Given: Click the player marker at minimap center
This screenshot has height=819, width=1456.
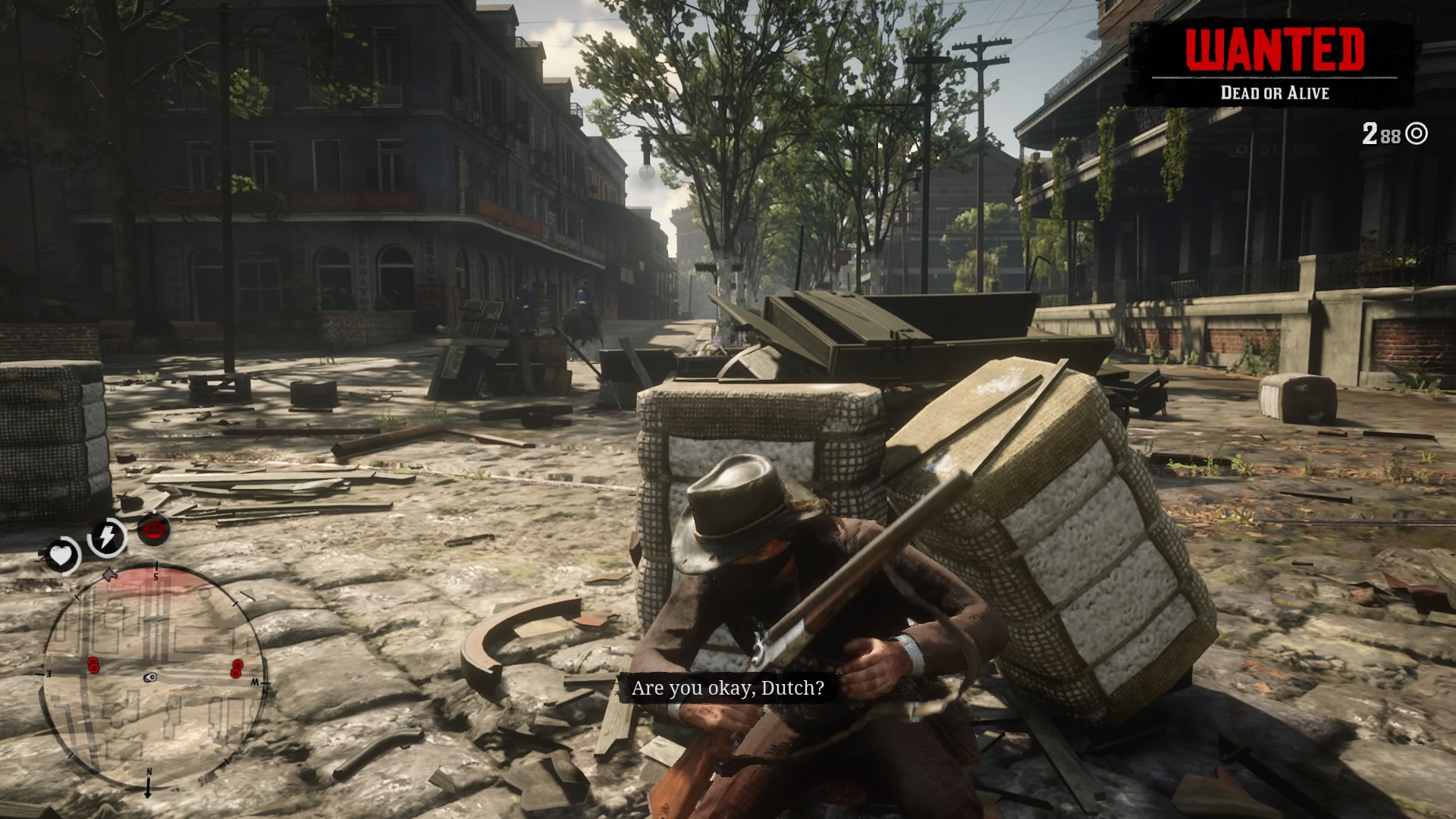Looking at the screenshot, I should pyautogui.click(x=151, y=677).
